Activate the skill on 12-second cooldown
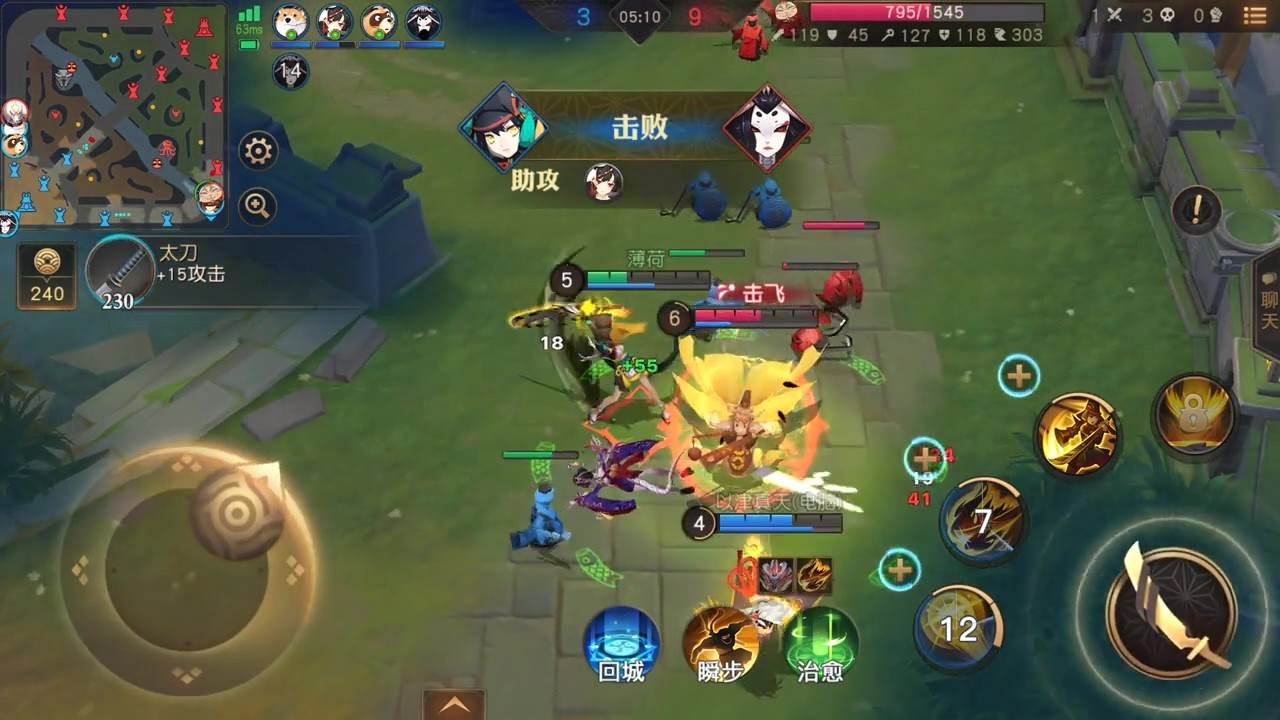The height and width of the screenshot is (720, 1280). point(958,627)
